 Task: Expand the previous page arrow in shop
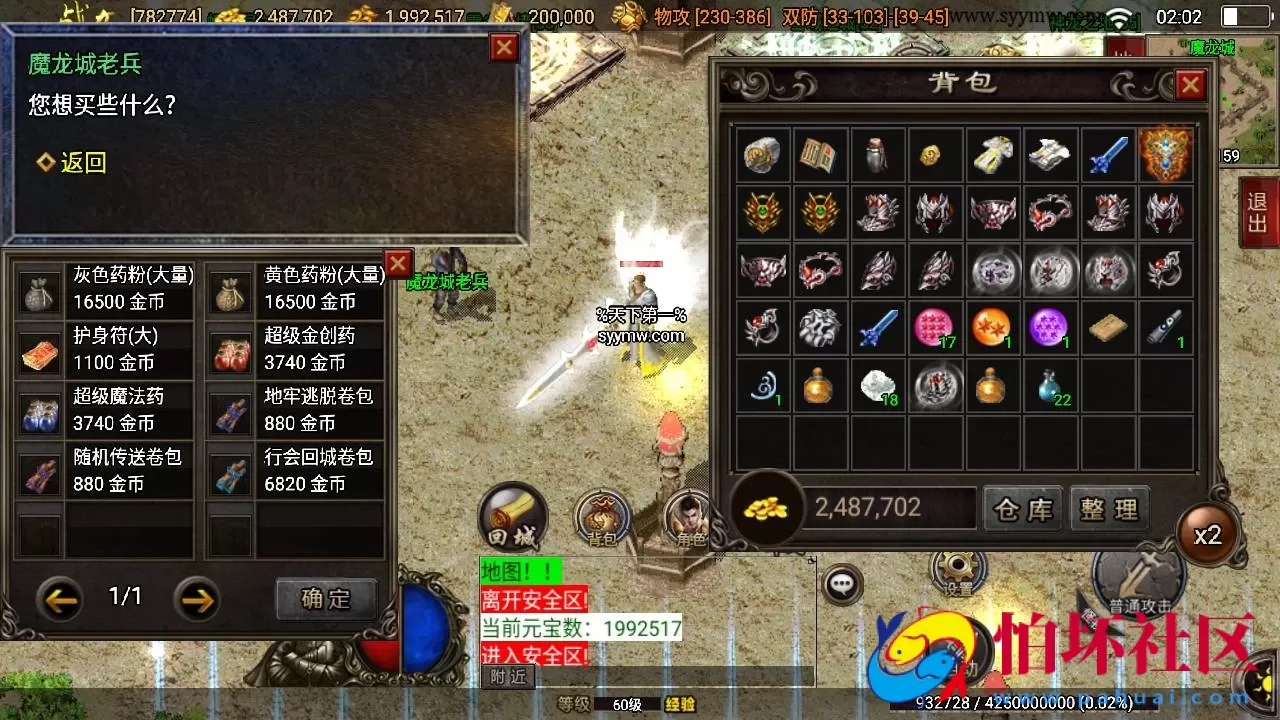(x=60, y=600)
